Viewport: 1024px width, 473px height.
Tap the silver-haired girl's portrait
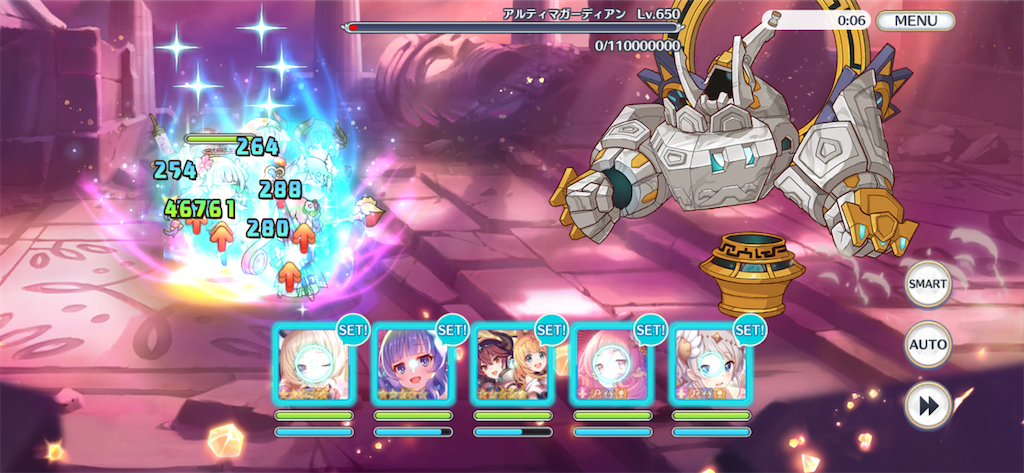[x=710, y=366]
